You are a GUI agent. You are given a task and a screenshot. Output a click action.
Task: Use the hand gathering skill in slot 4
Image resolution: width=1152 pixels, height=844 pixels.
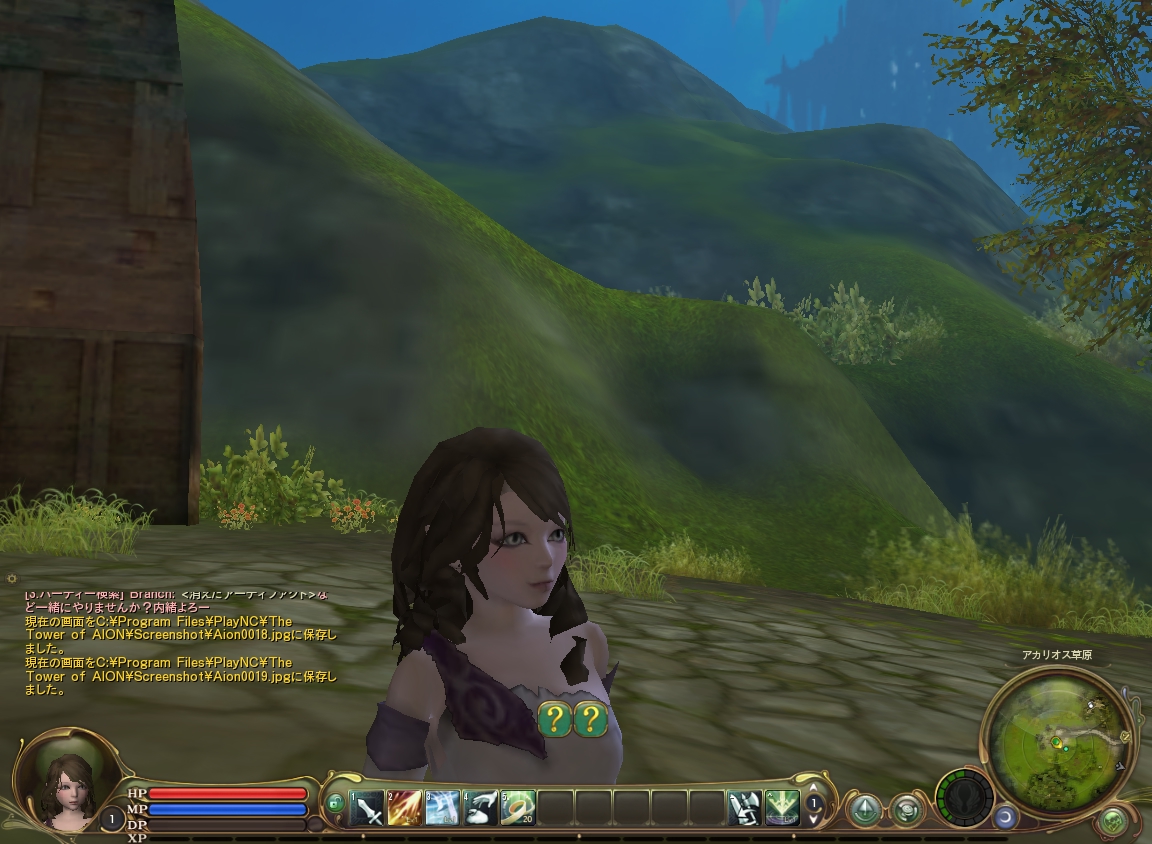[x=480, y=806]
